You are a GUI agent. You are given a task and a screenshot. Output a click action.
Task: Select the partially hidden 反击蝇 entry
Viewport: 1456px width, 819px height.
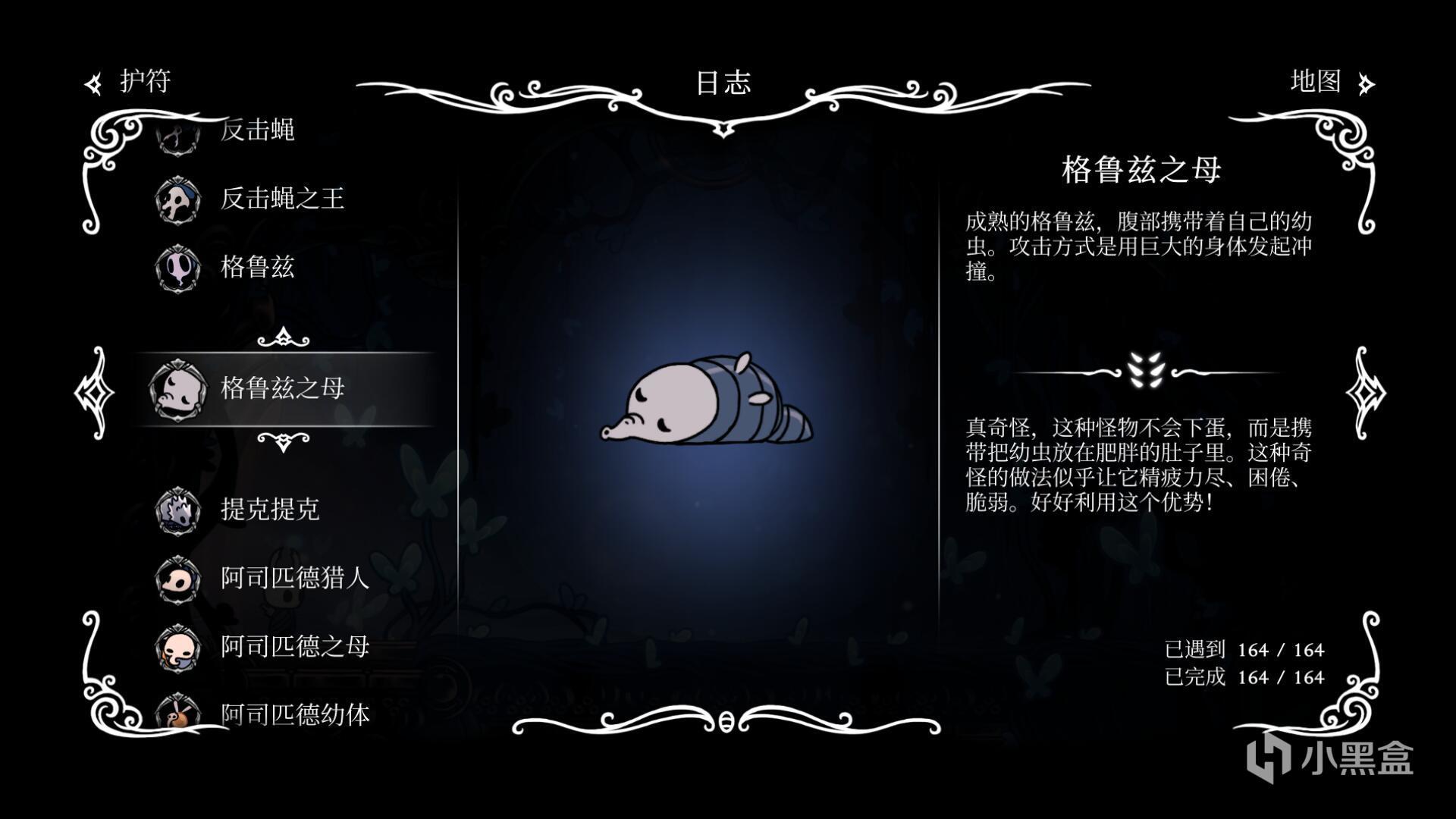pyautogui.click(x=256, y=131)
